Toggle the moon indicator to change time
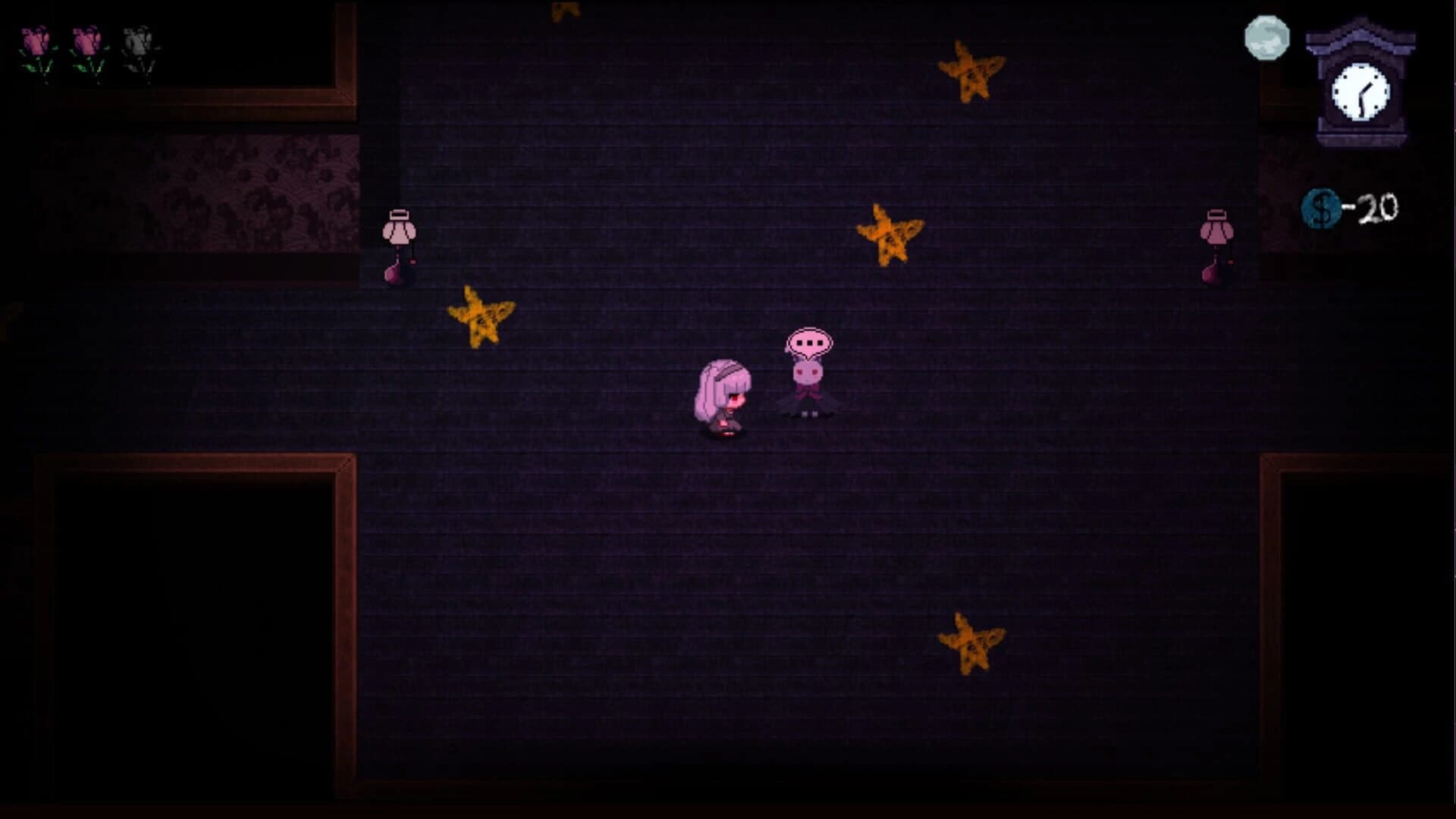 (1265, 36)
